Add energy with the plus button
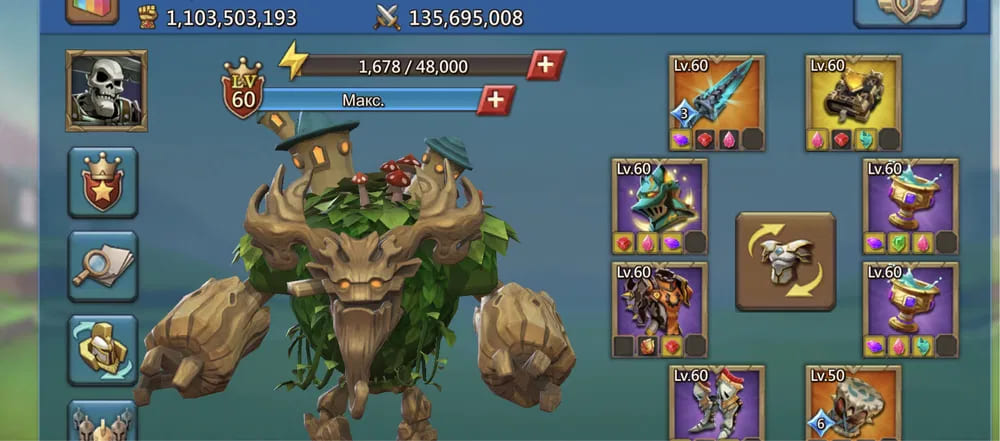1000x441 pixels. click(545, 65)
